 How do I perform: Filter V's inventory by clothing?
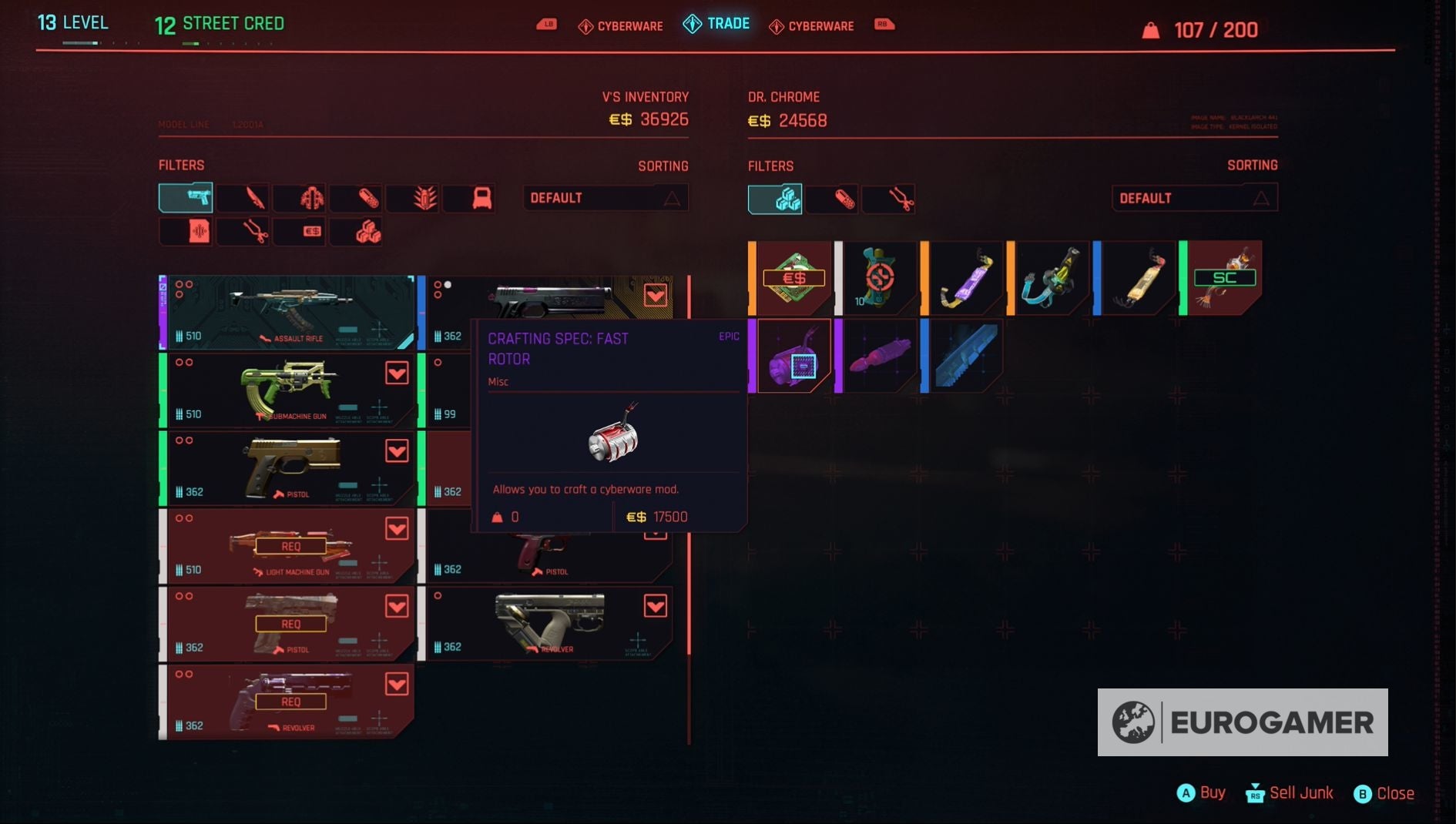tap(470, 198)
